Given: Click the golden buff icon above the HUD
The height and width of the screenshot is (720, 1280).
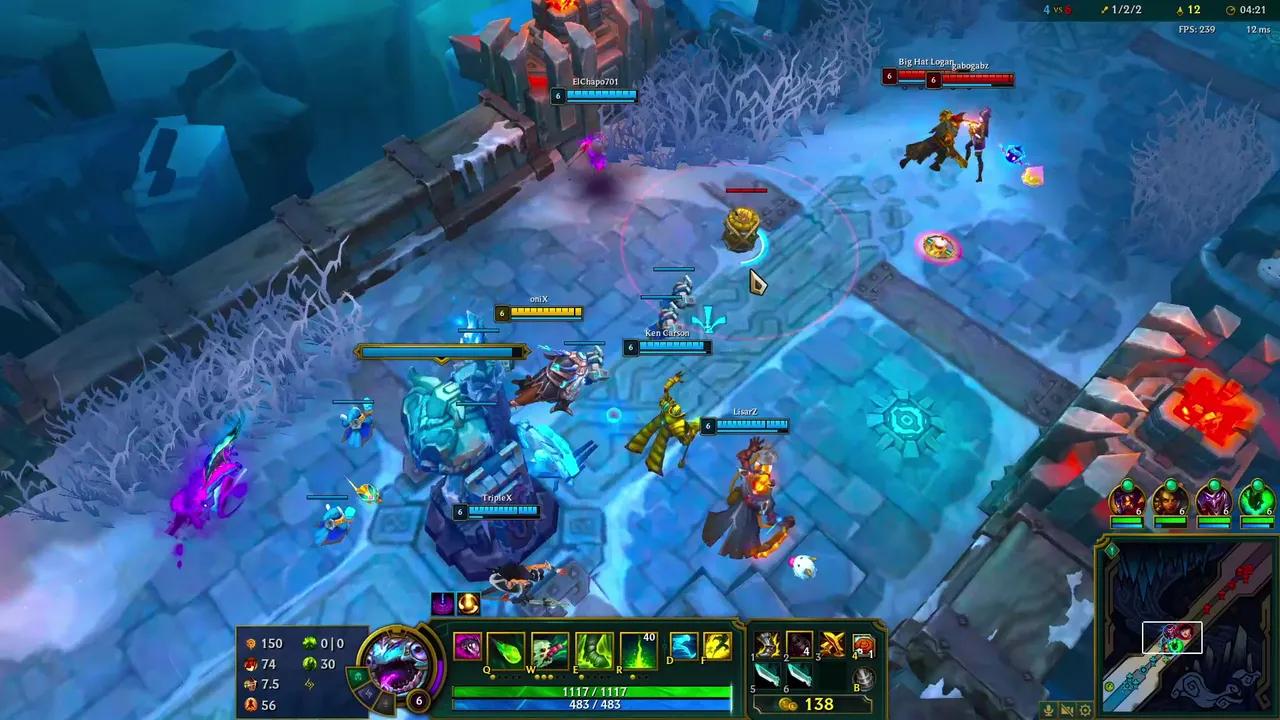Looking at the screenshot, I should (x=467, y=602).
